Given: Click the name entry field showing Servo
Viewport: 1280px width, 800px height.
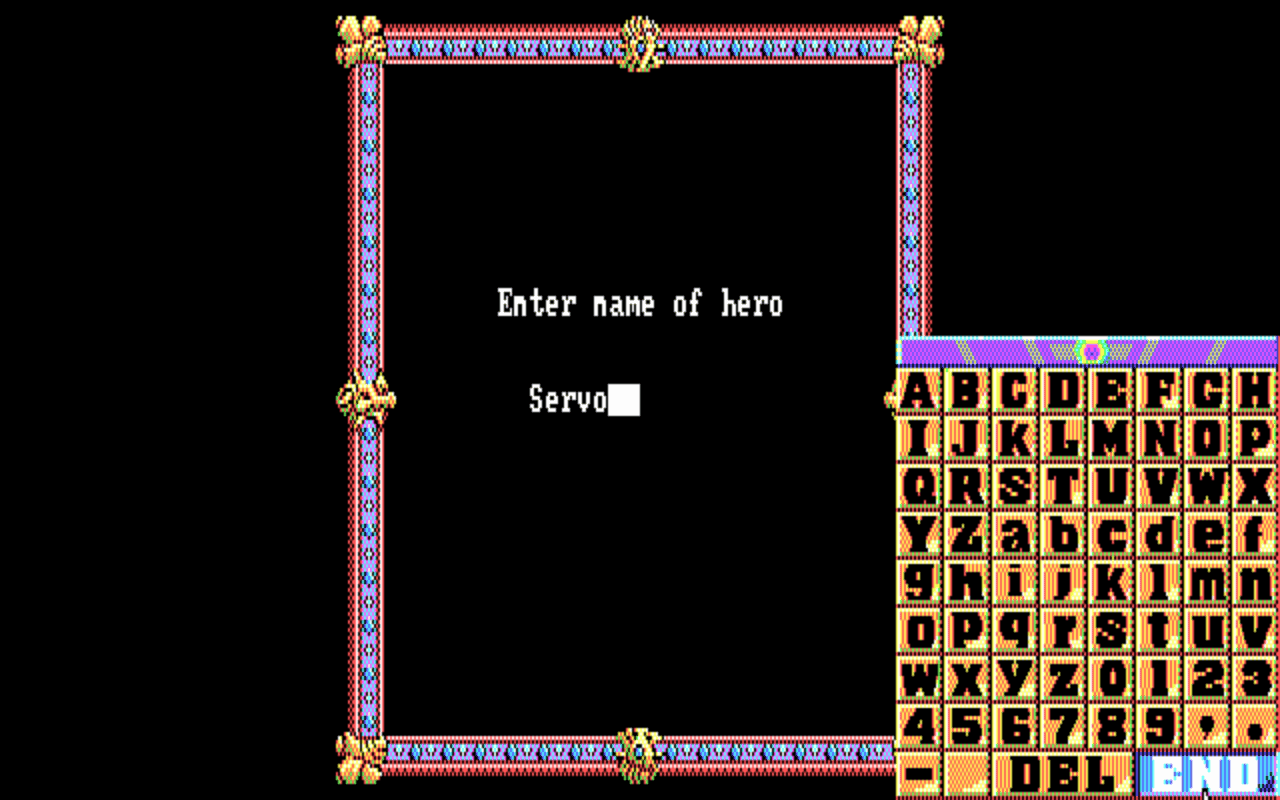Looking at the screenshot, I should [x=585, y=398].
